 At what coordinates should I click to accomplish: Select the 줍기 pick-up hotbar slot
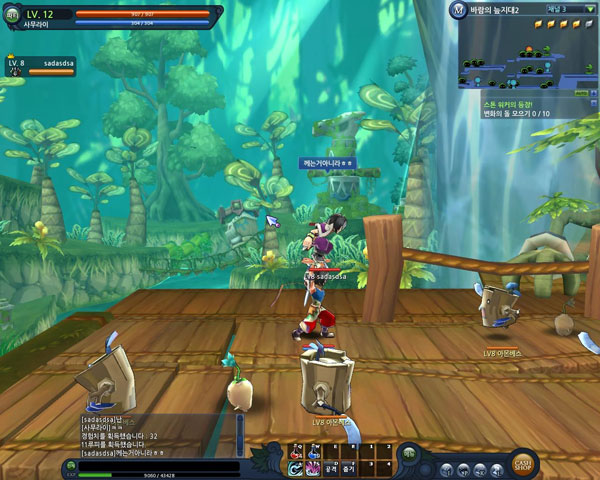coord(348,467)
